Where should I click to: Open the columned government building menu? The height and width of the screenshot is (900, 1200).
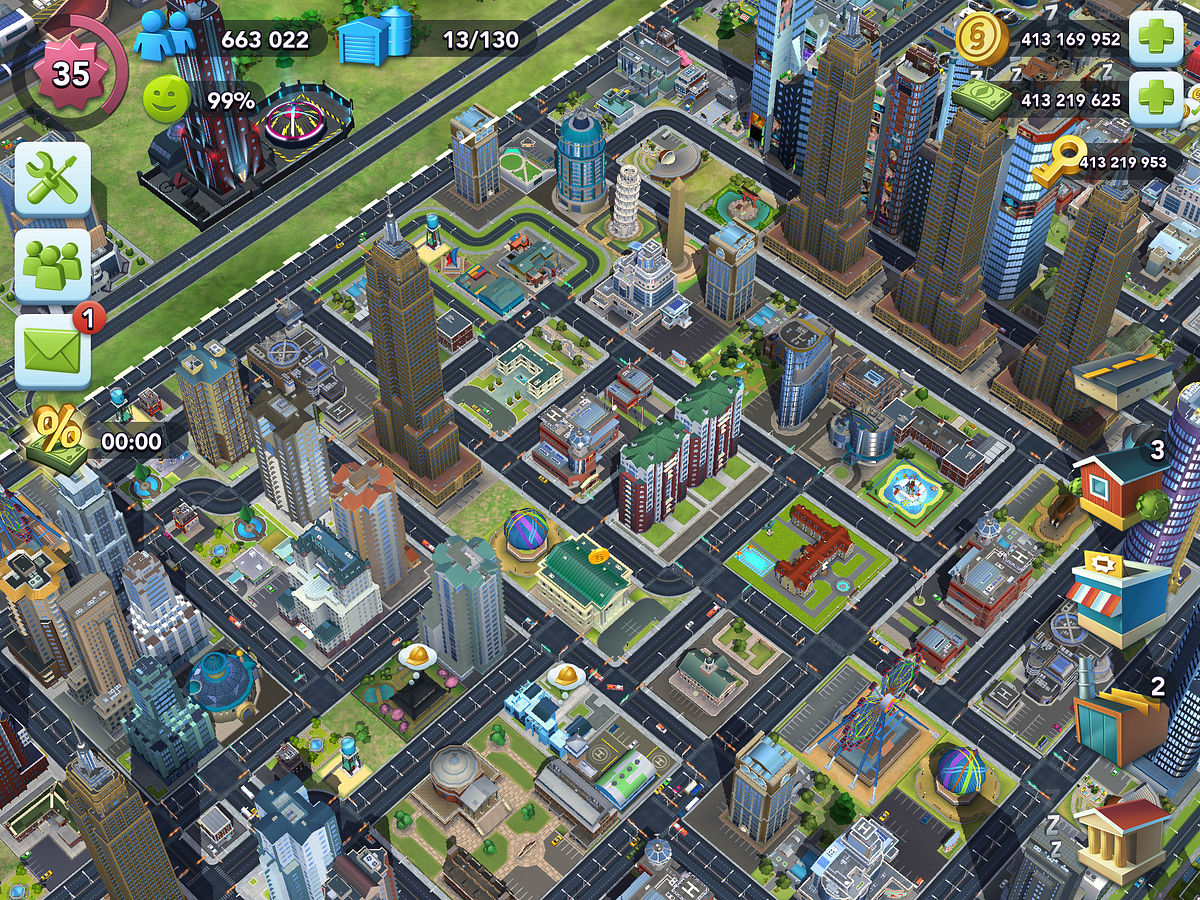coord(1120,840)
